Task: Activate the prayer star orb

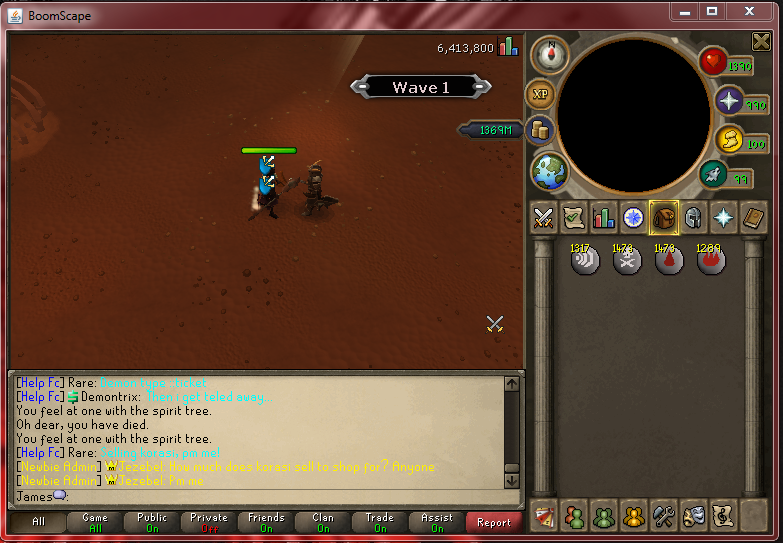Action: coord(728,101)
